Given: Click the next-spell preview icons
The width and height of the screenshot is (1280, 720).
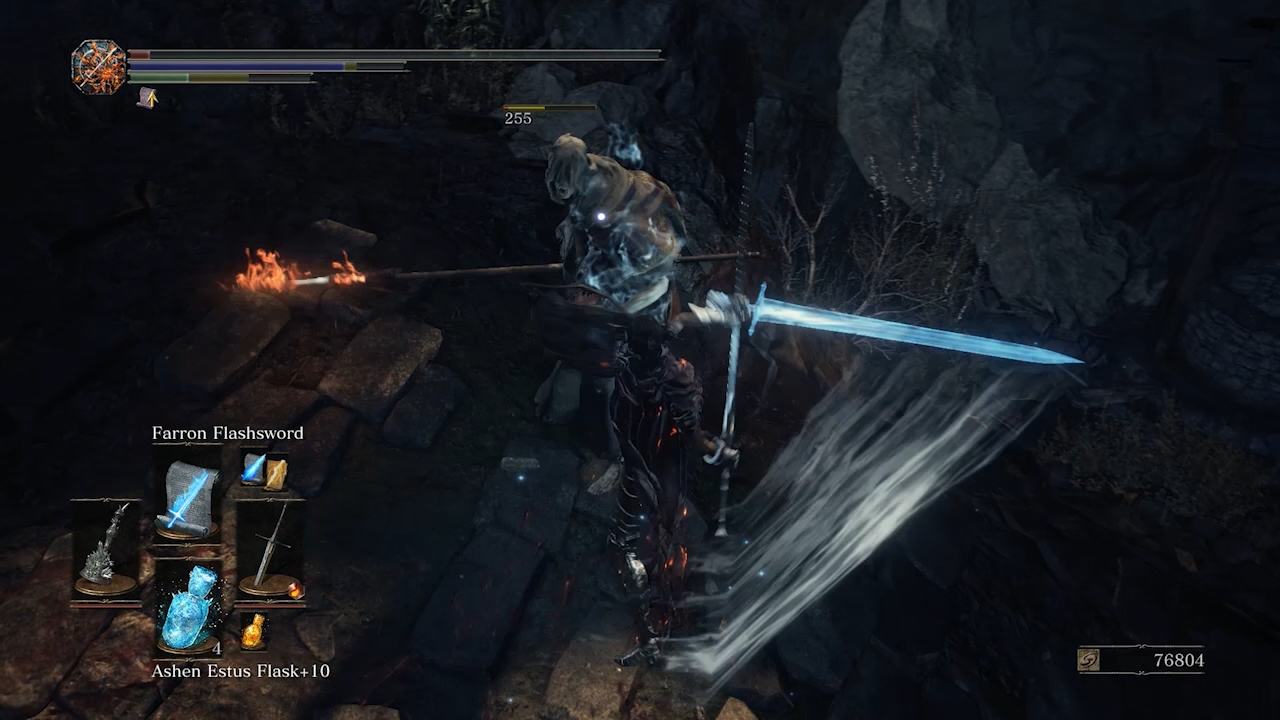Looking at the screenshot, I should coord(264,471).
